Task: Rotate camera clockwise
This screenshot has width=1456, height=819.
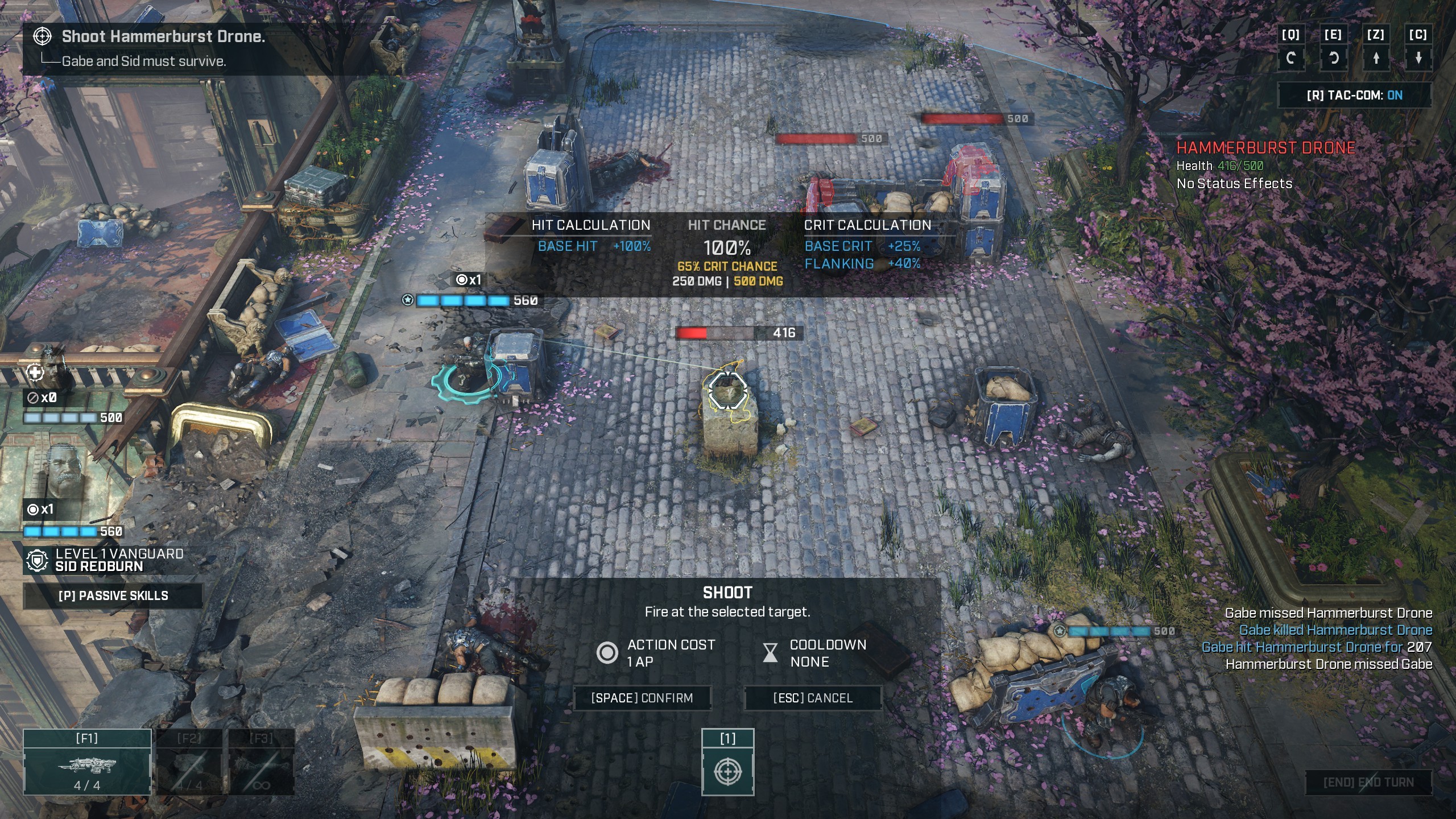Action: (1333, 58)
